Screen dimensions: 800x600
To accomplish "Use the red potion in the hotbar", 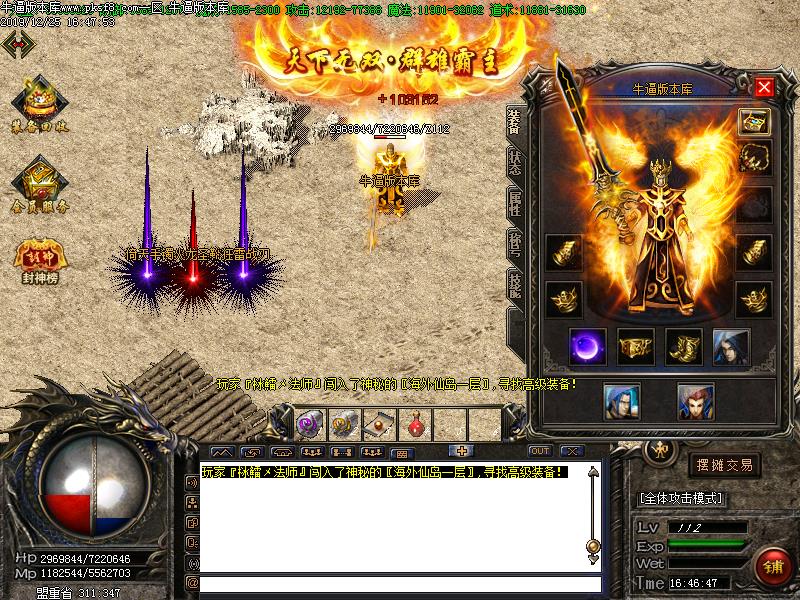I will [414, 424].
